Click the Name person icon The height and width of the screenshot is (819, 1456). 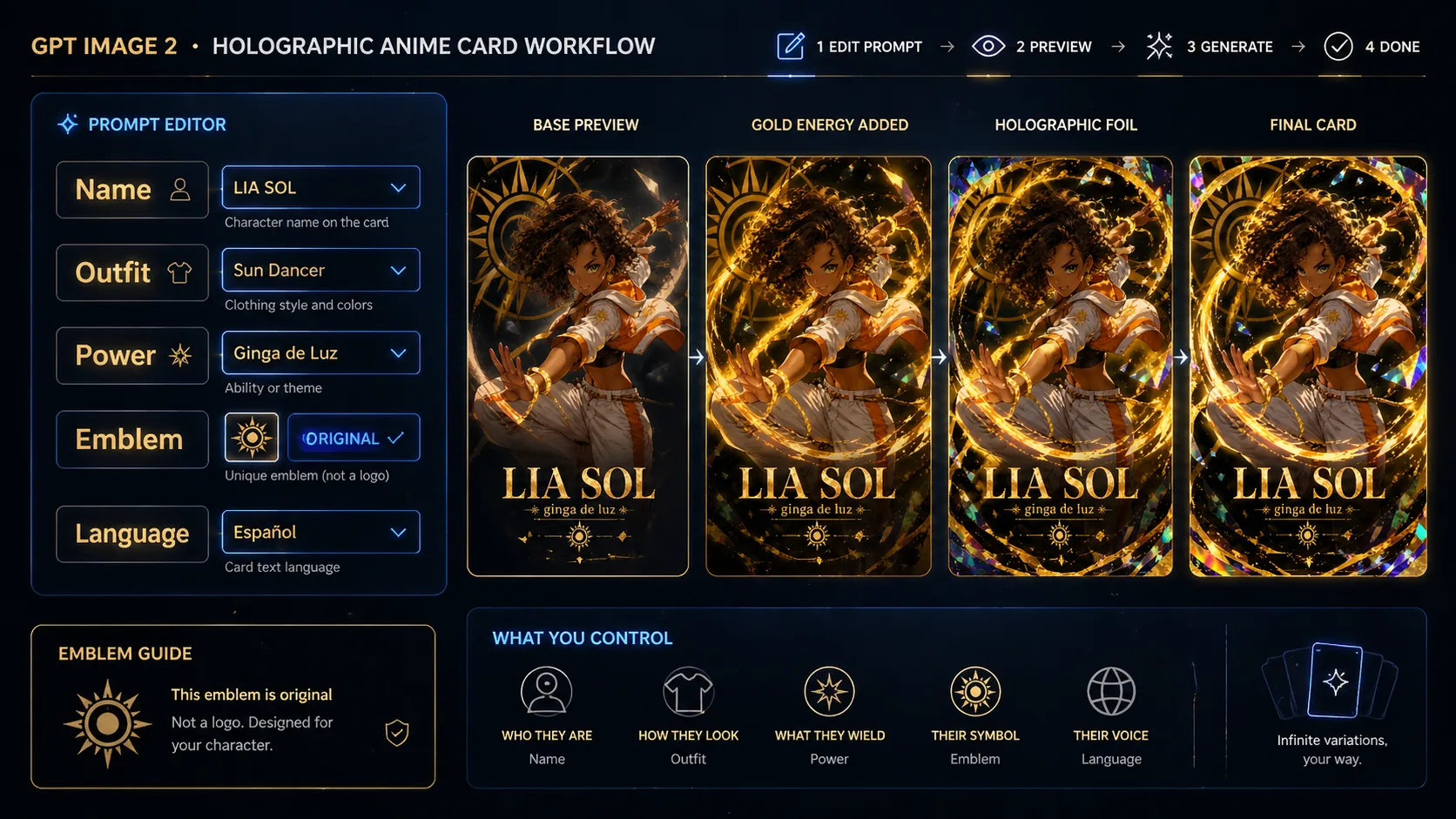click(x=180, y=190)
